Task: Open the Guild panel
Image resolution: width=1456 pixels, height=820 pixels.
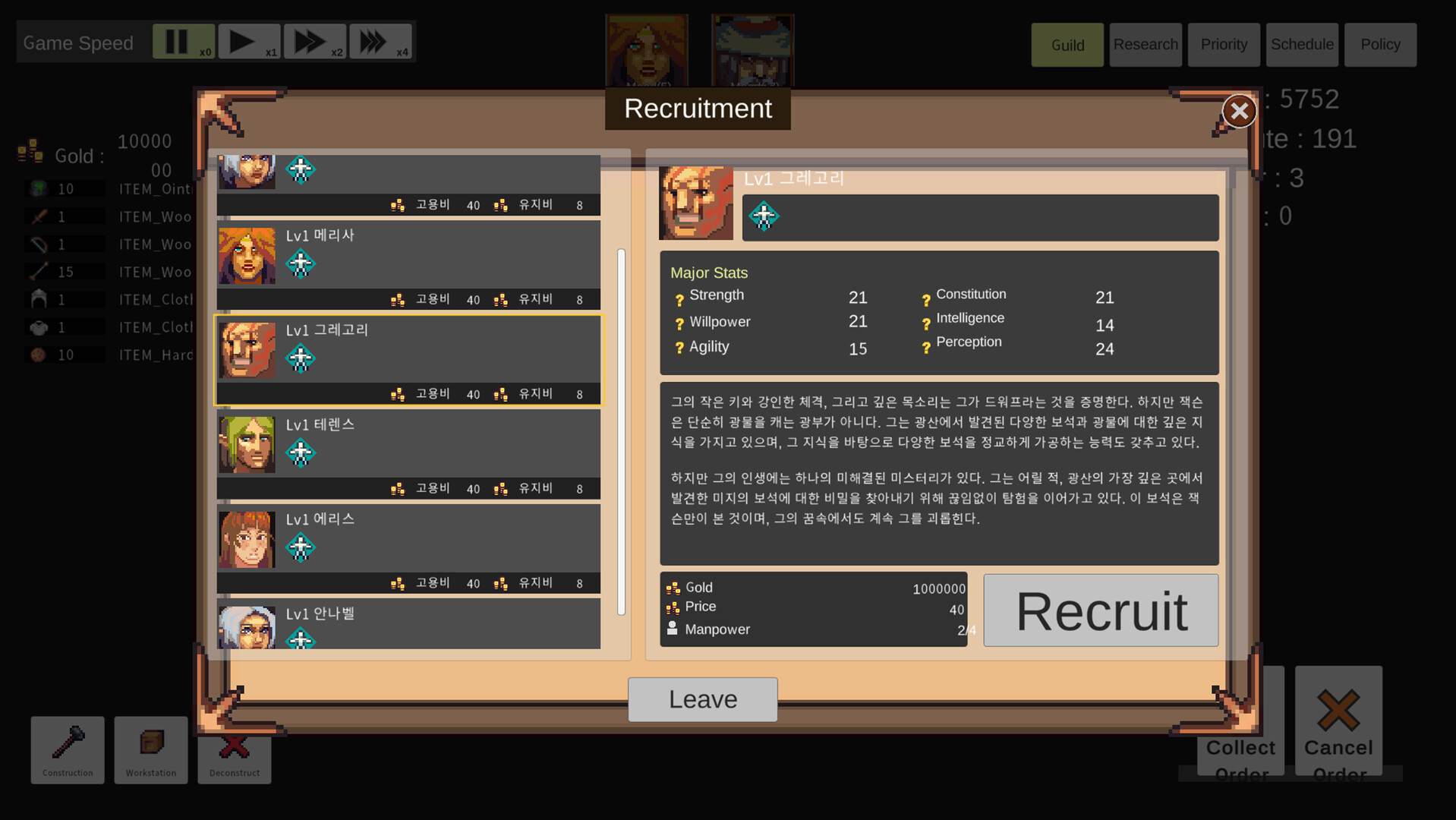Action: coord(1066,44)
